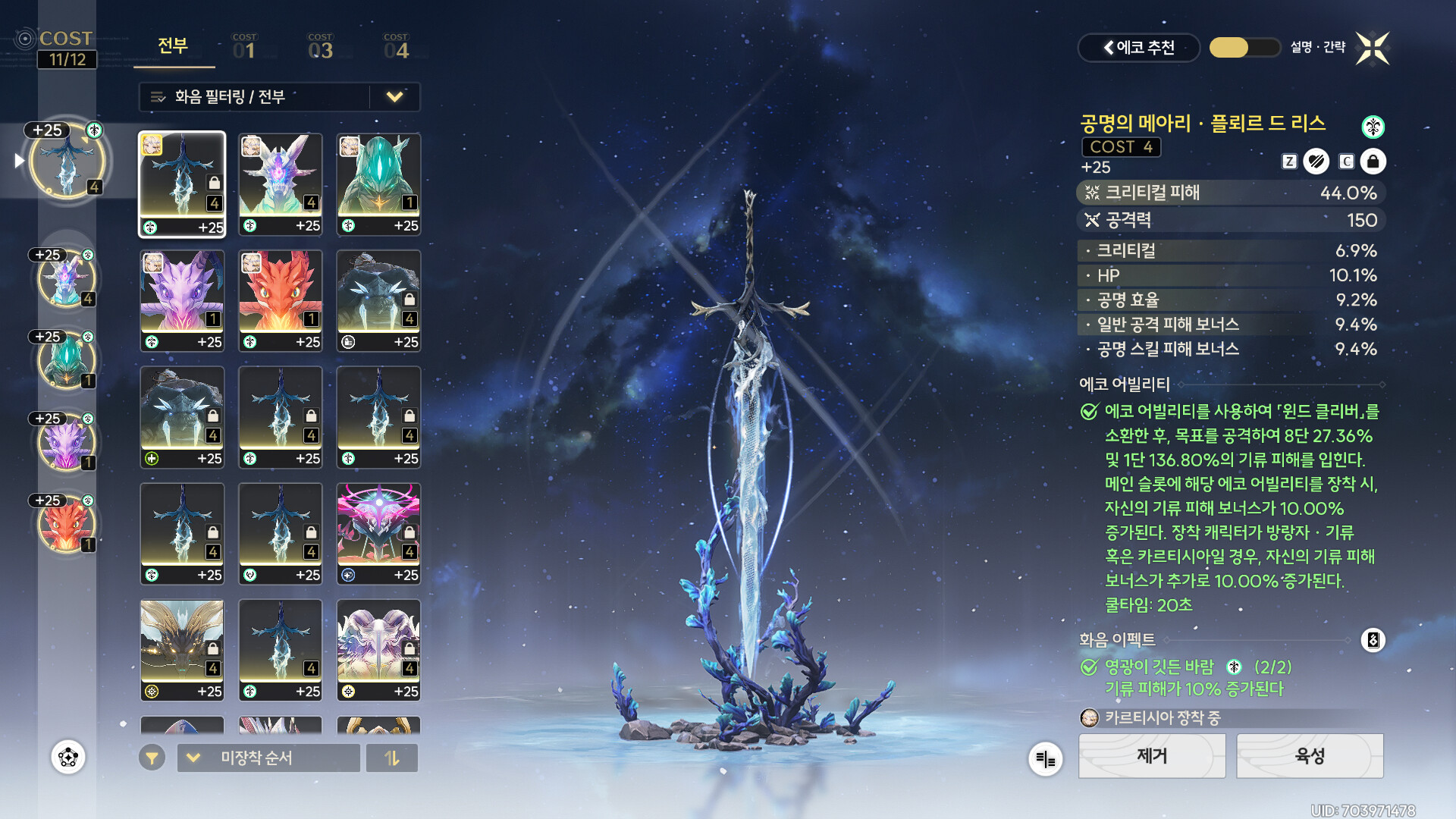Select the COST 1 filter tab

coord(244,47)
